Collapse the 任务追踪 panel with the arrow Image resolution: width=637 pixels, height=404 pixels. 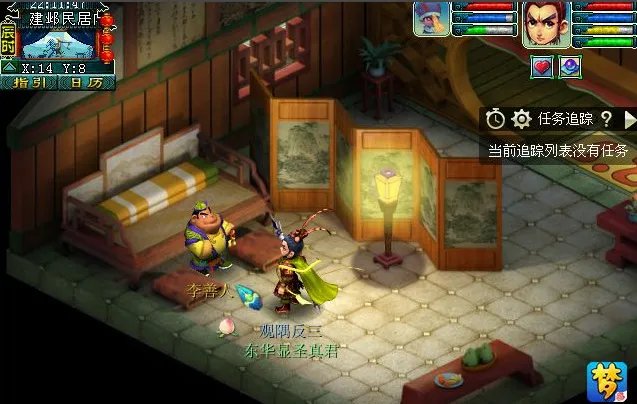pos(629,119)
